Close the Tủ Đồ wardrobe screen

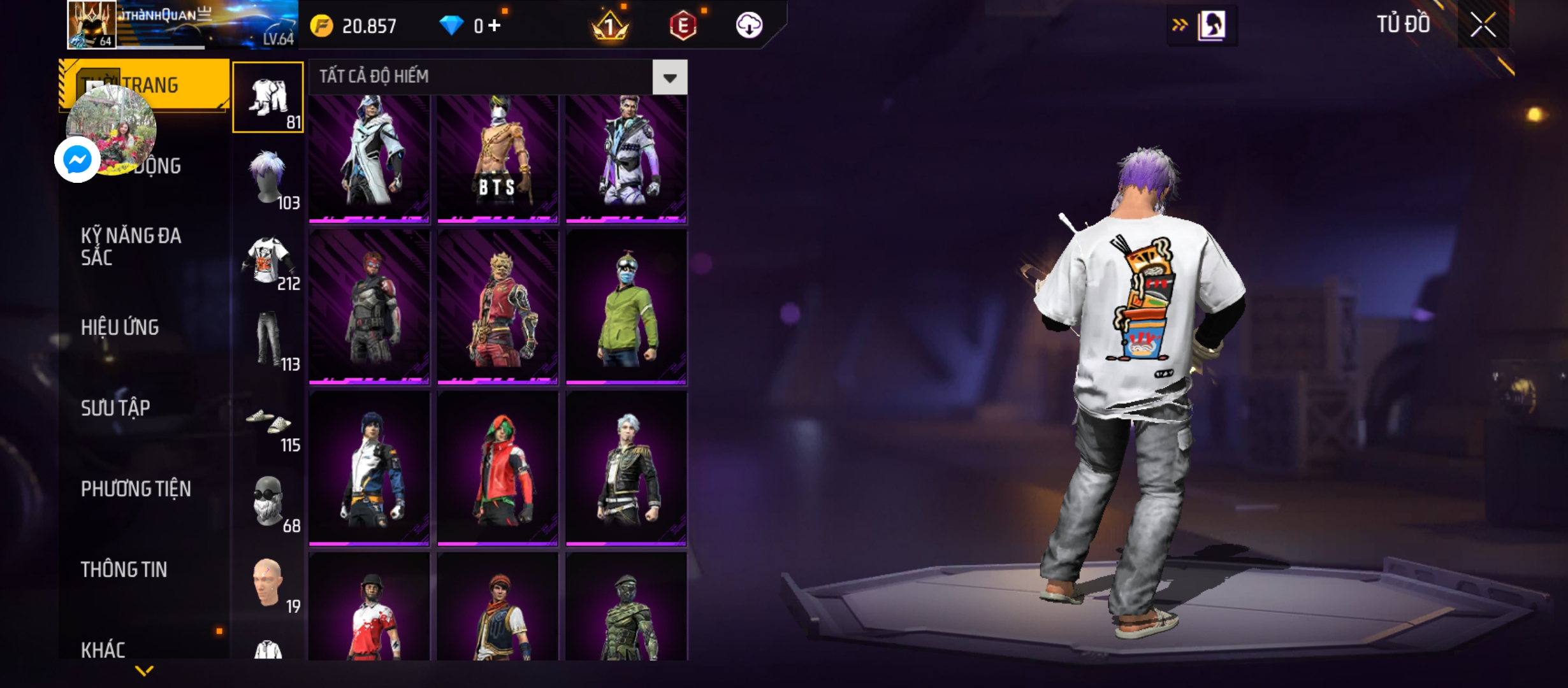pyautogui.click(x=1483, y=25)
